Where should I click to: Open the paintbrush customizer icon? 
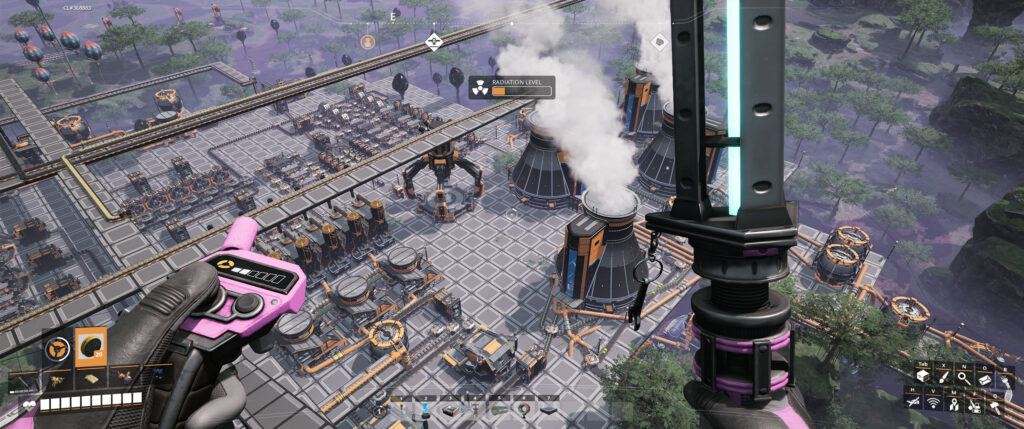pos(943,376)
